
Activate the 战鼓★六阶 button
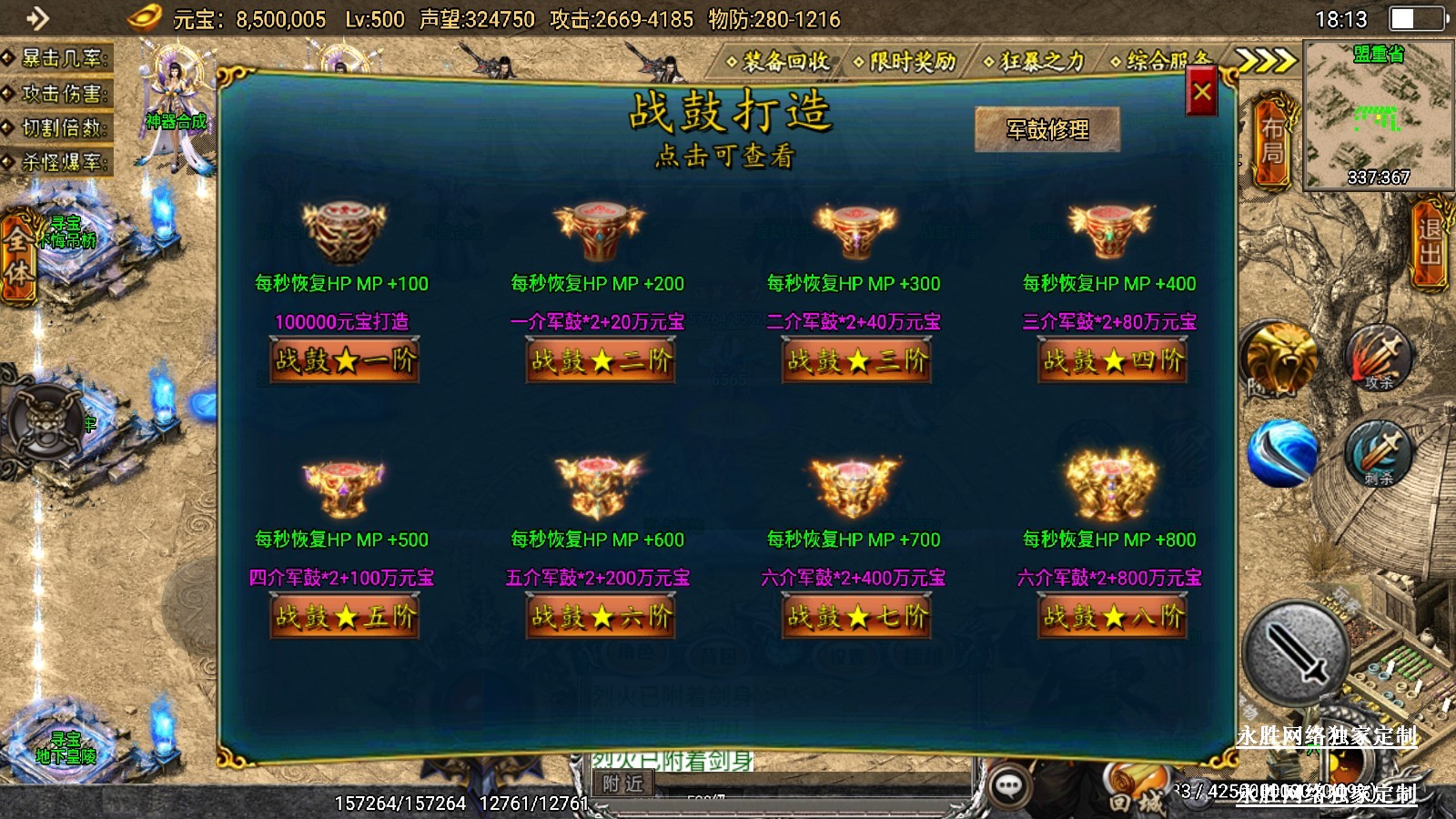coord(601,617)
